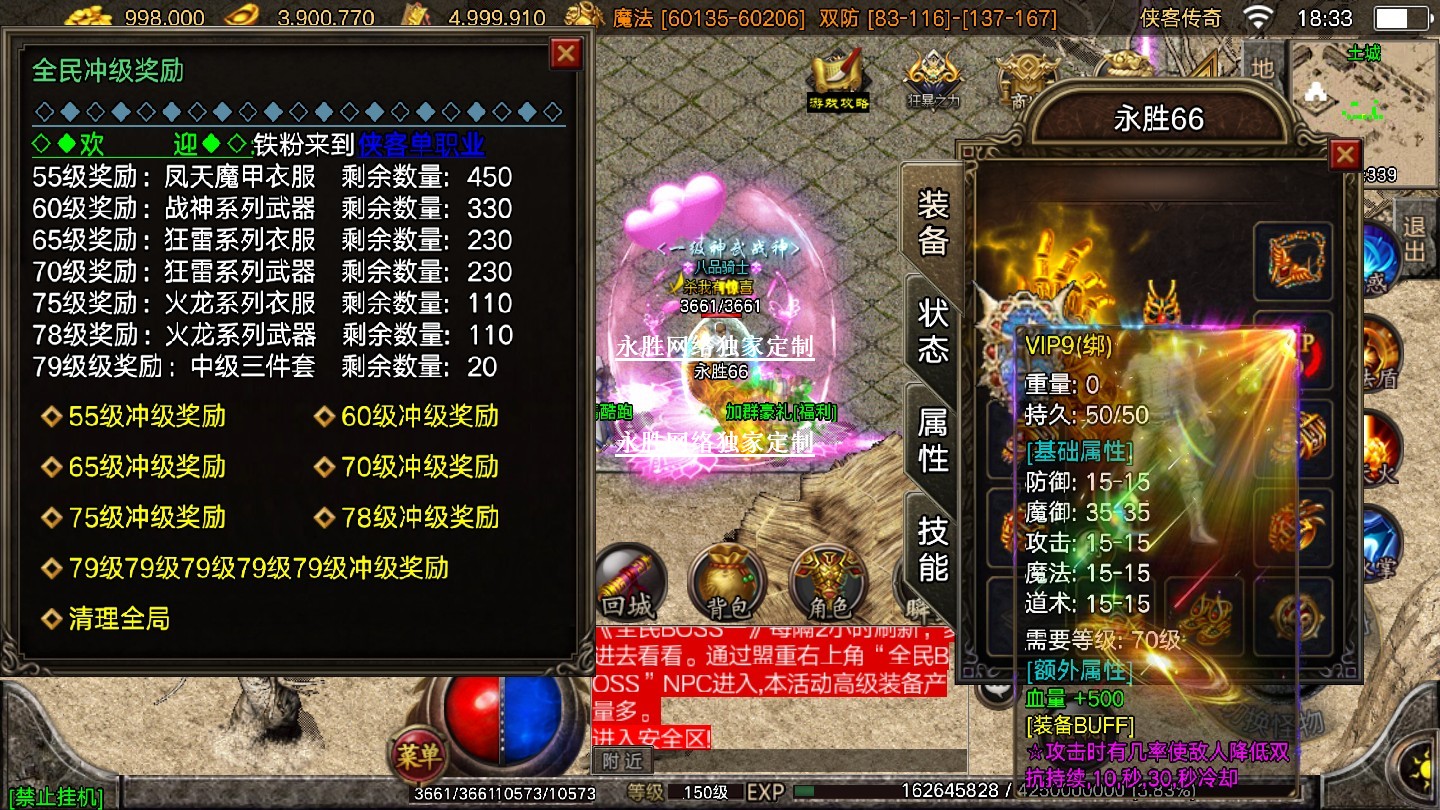Pick the 75级冲级奖励 option
Screen dimensions: 1440x810
point(146,518)
